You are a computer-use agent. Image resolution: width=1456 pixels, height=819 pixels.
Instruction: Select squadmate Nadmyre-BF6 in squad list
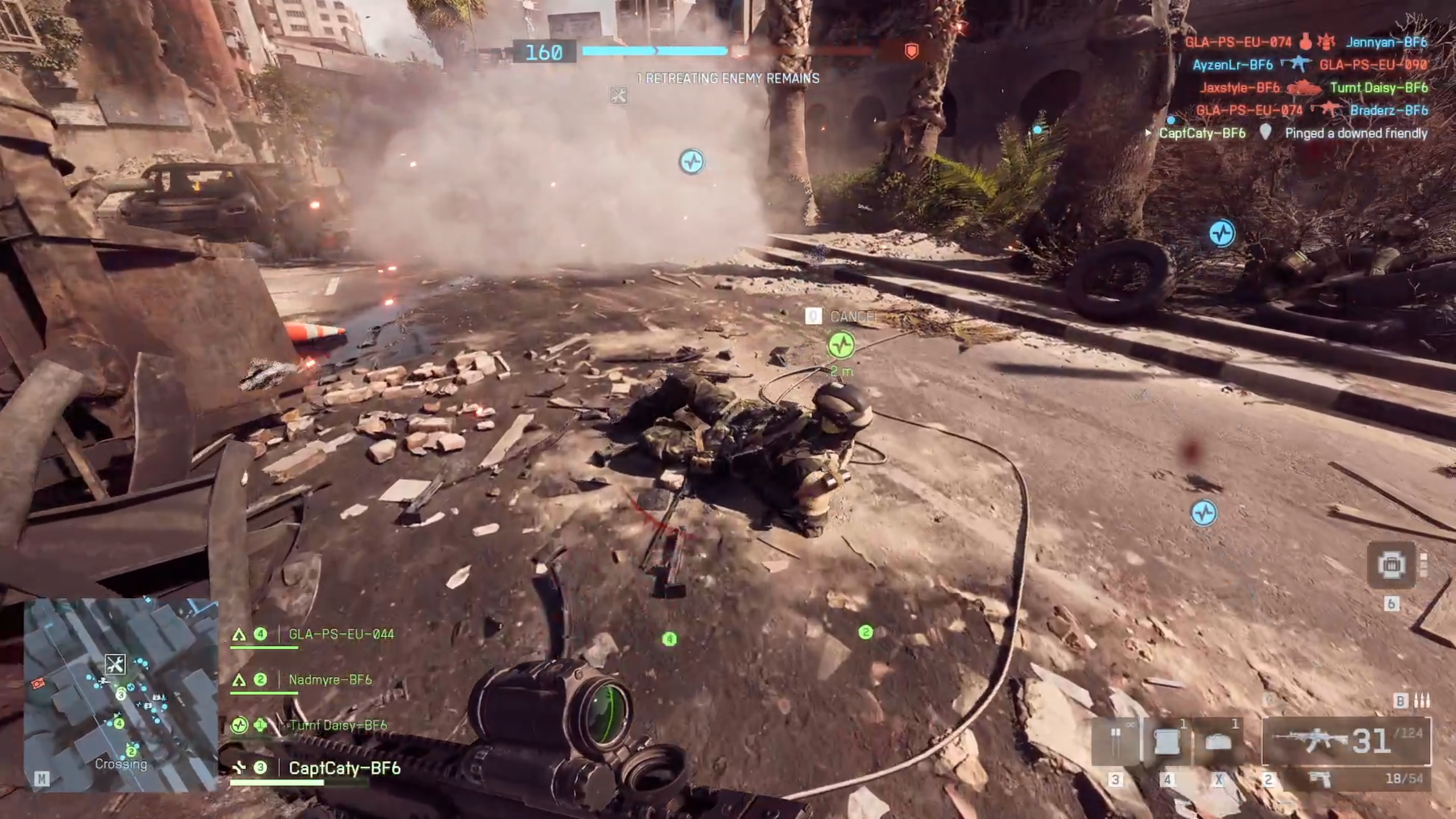(x=330, y=680)
